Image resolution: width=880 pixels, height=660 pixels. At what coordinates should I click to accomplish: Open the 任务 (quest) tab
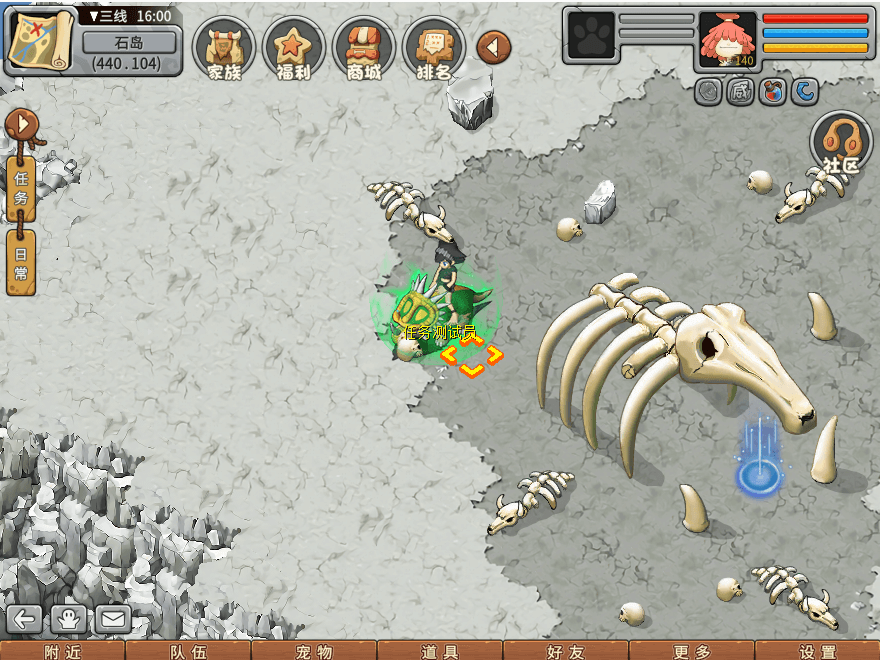pyautogui.click(x=21, y=188)
